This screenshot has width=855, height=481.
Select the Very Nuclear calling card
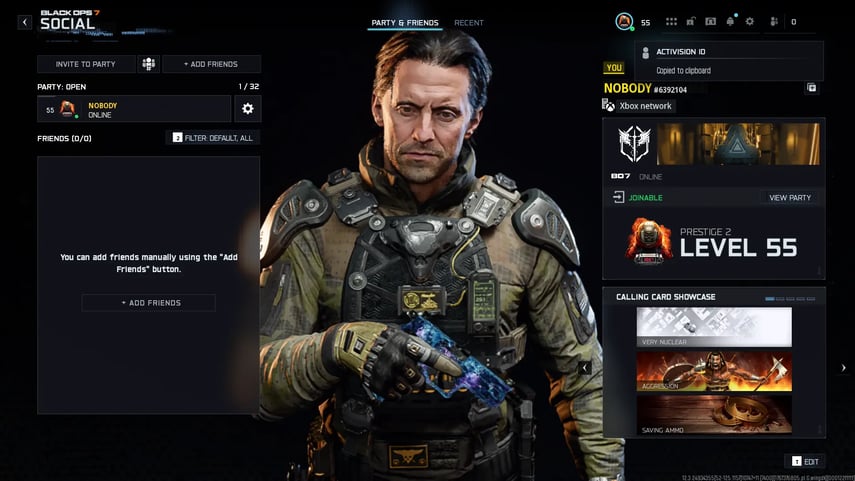point(714,327)
